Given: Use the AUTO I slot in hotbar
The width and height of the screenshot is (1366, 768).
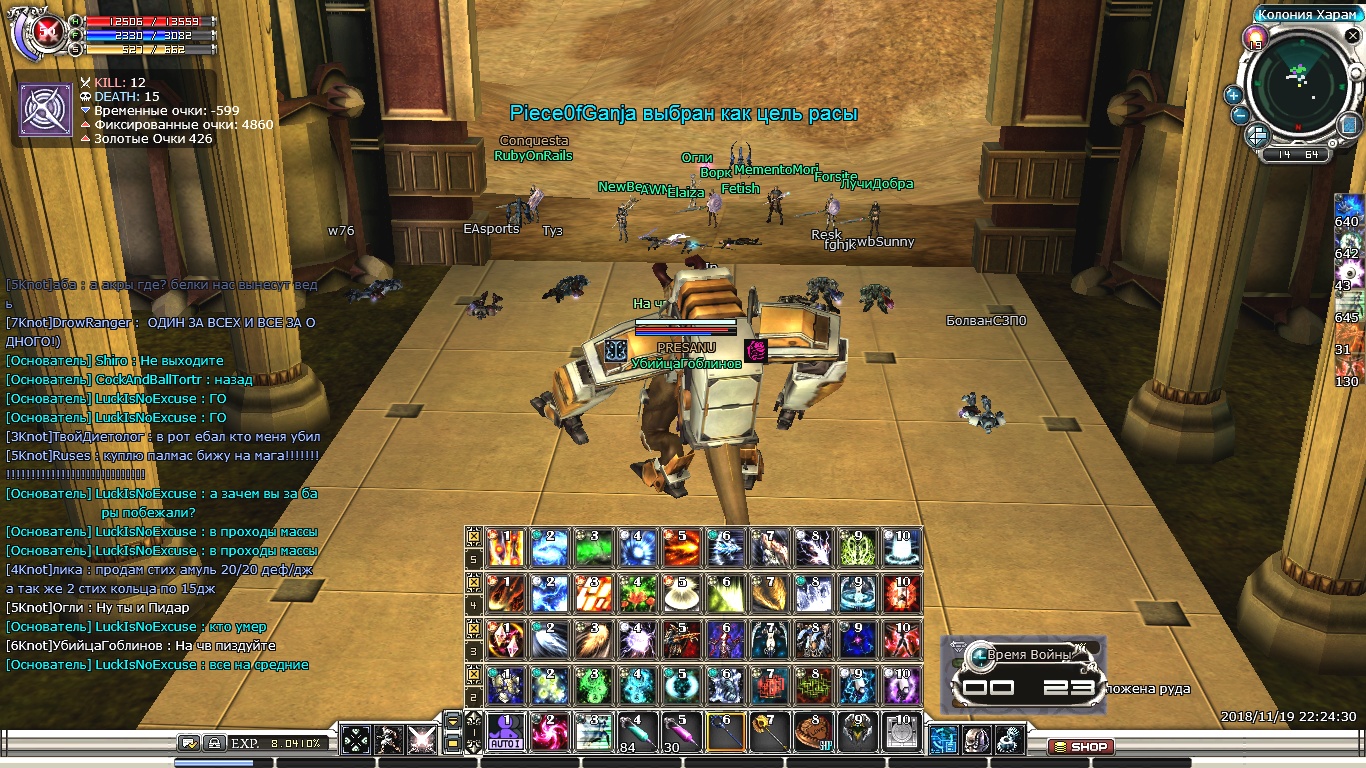Looking at the screenshot, I should tap(506, 733).
